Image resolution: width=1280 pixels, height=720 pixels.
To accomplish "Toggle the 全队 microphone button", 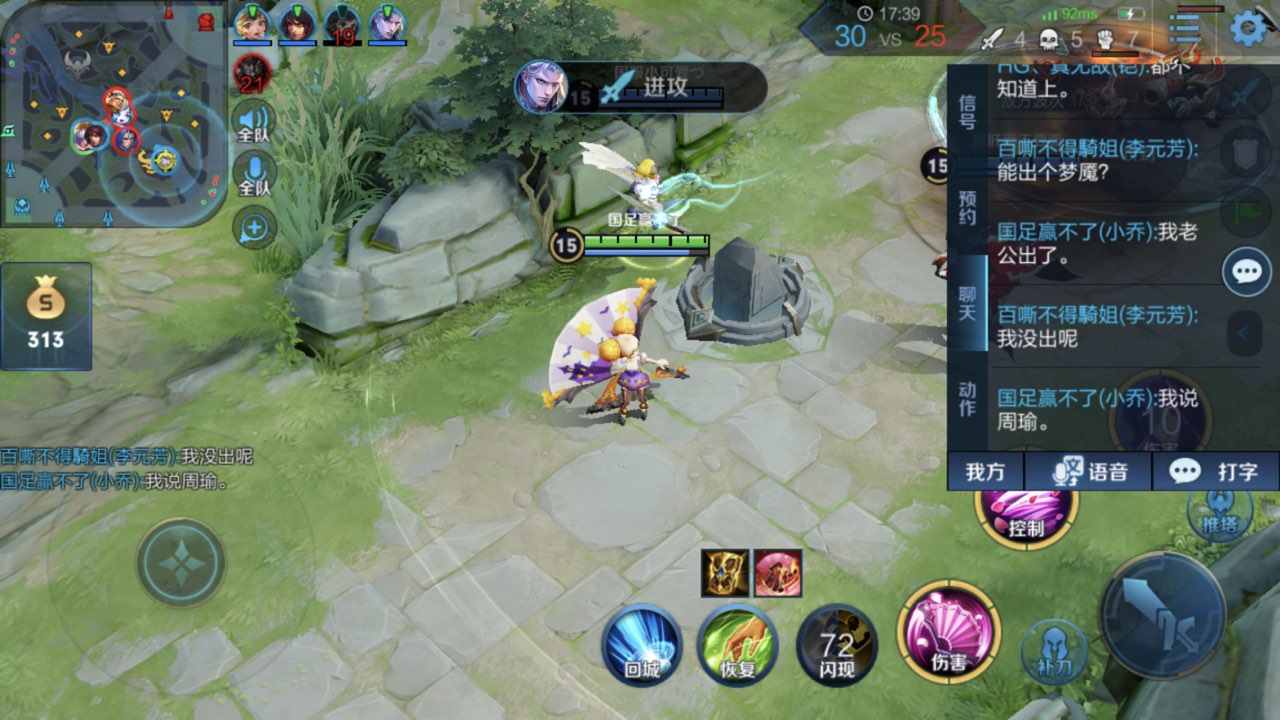I will pyautogui.click(x=254, y=174).
